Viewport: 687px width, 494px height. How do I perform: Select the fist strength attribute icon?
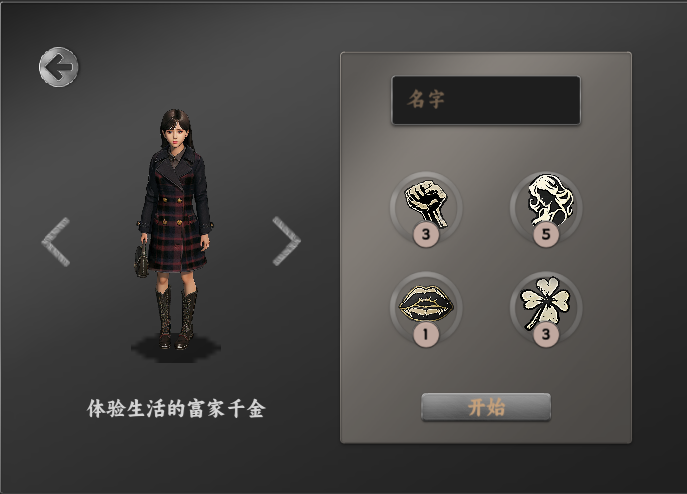click(426, 203)
